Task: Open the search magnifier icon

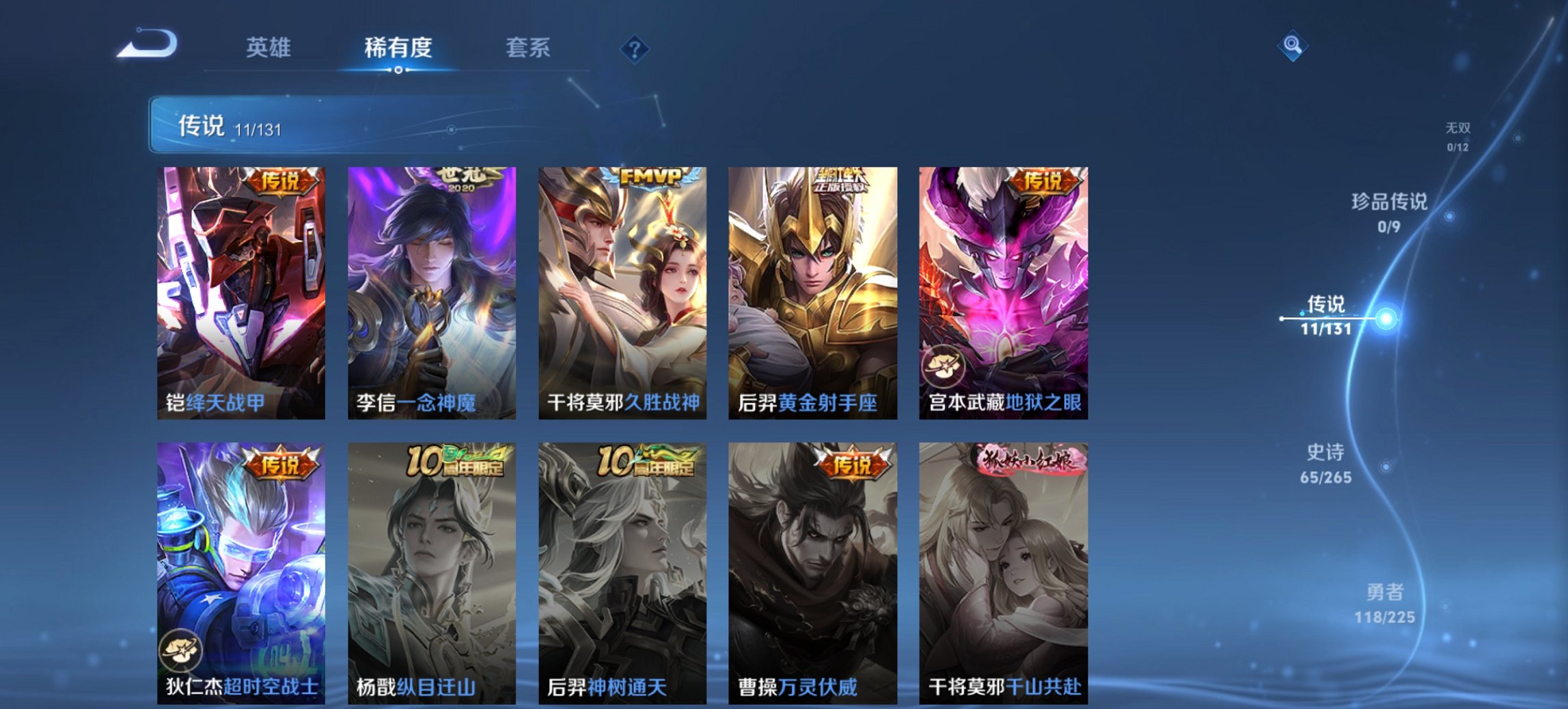Action: pos(1291,46)
